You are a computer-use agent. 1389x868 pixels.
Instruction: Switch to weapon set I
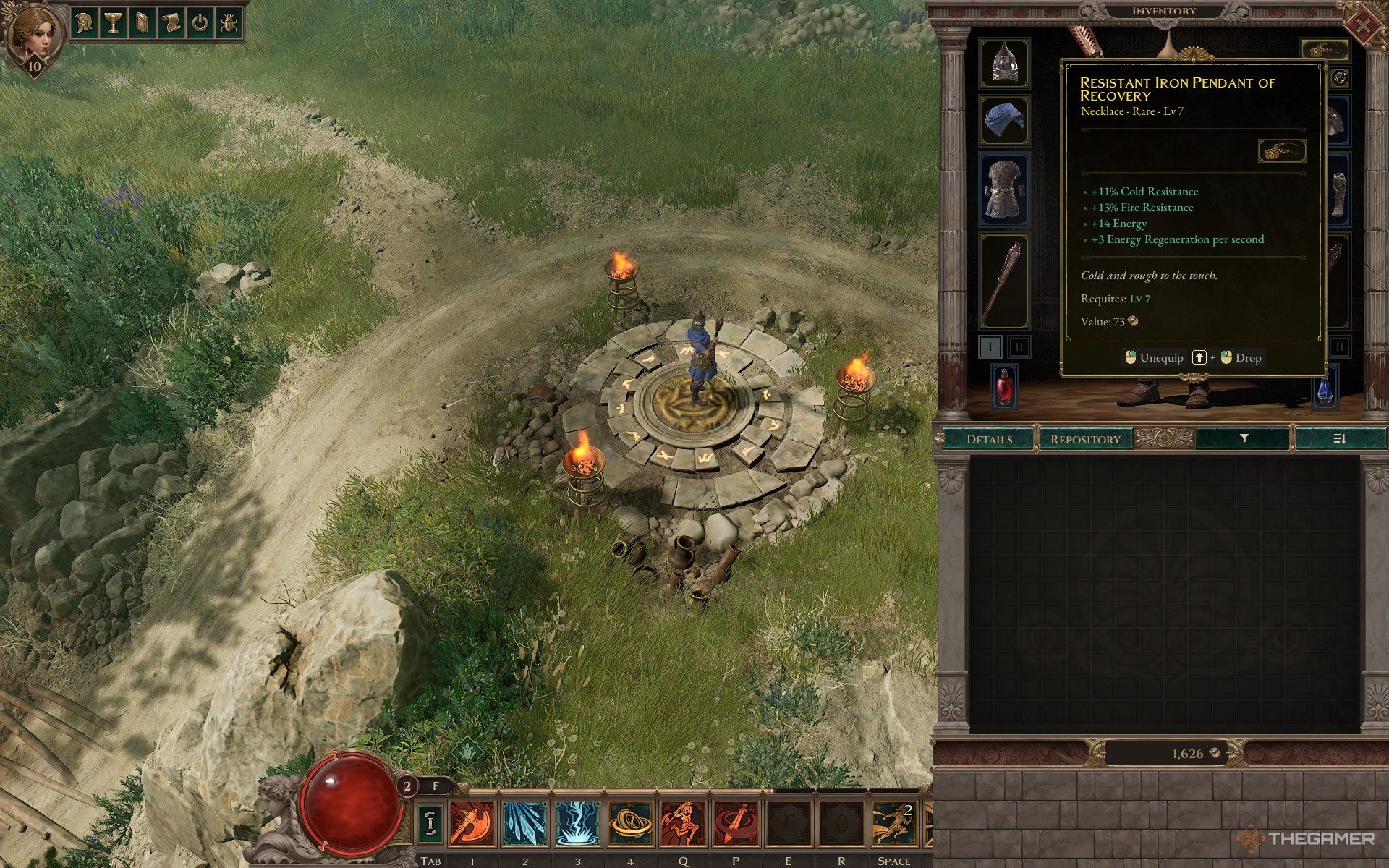click(x=990, y=346)
